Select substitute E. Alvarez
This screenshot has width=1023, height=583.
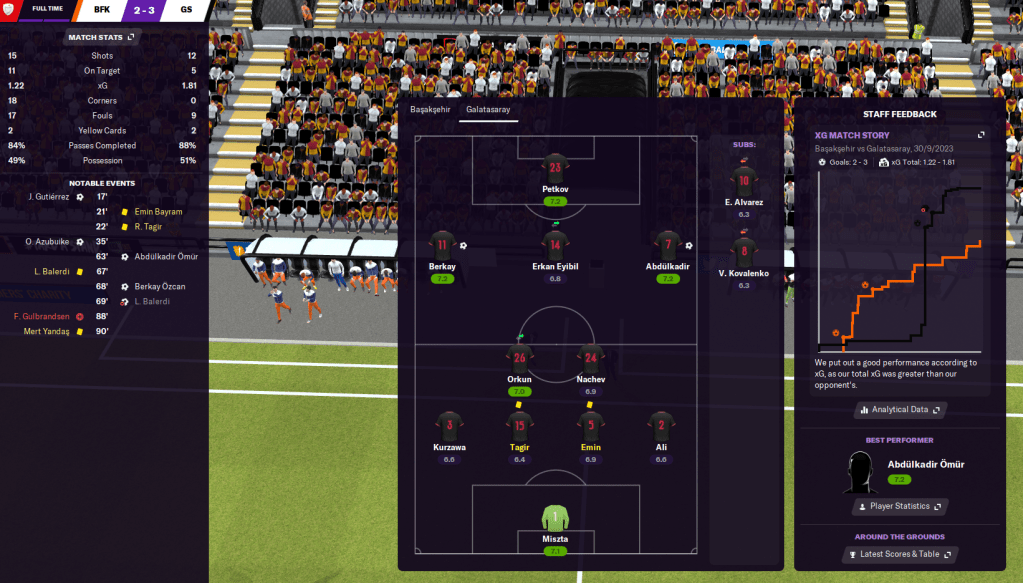(743, 183)
